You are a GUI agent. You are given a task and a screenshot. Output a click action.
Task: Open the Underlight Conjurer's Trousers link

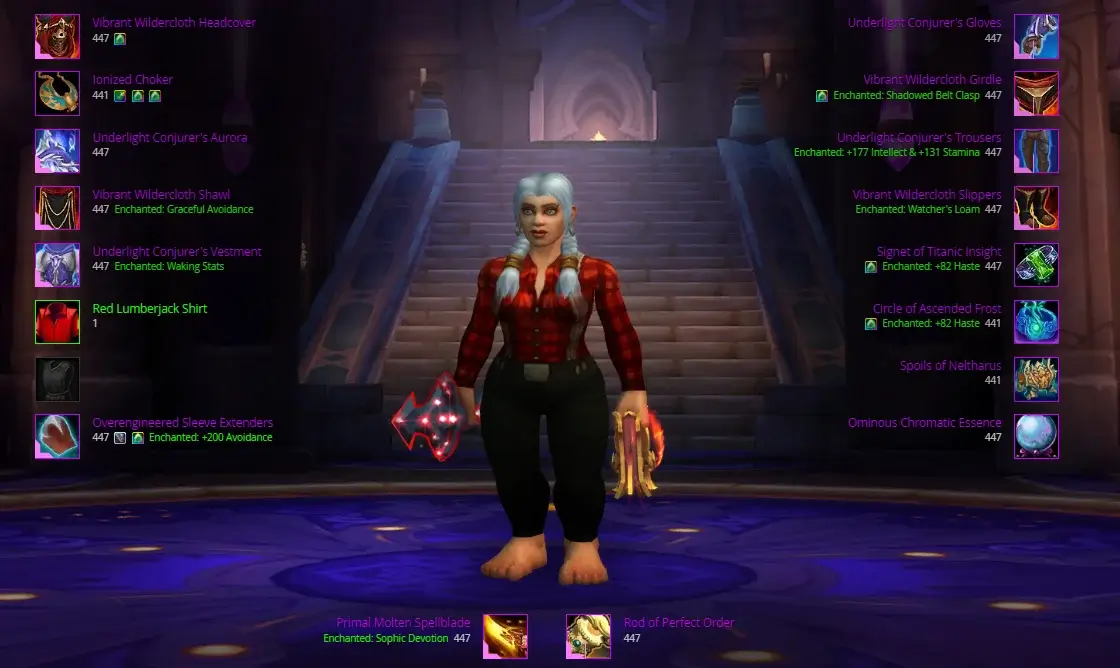point(918,138)
